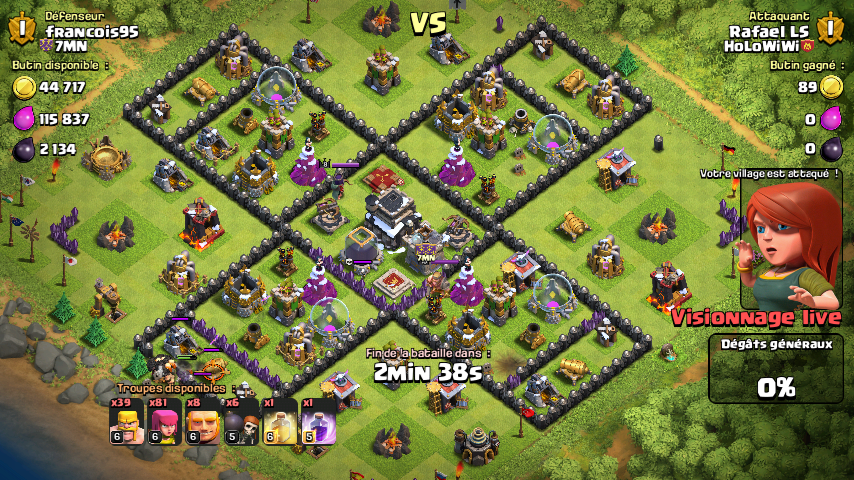Select the Barbarian troop slot
The image size is (854, 480).
127,420
